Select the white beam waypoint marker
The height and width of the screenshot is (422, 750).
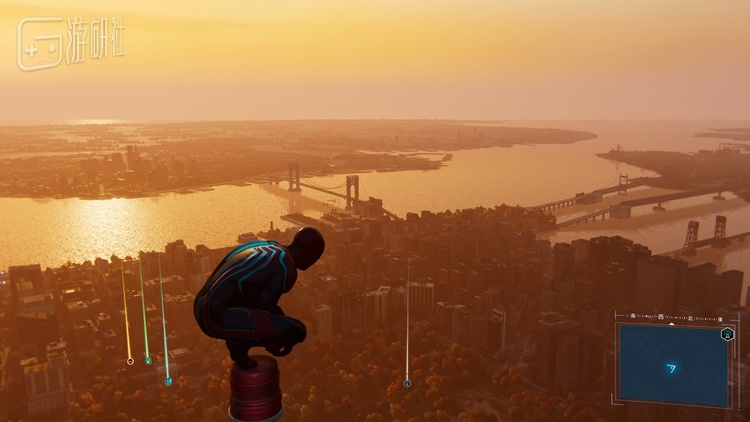tap(407, 383)
